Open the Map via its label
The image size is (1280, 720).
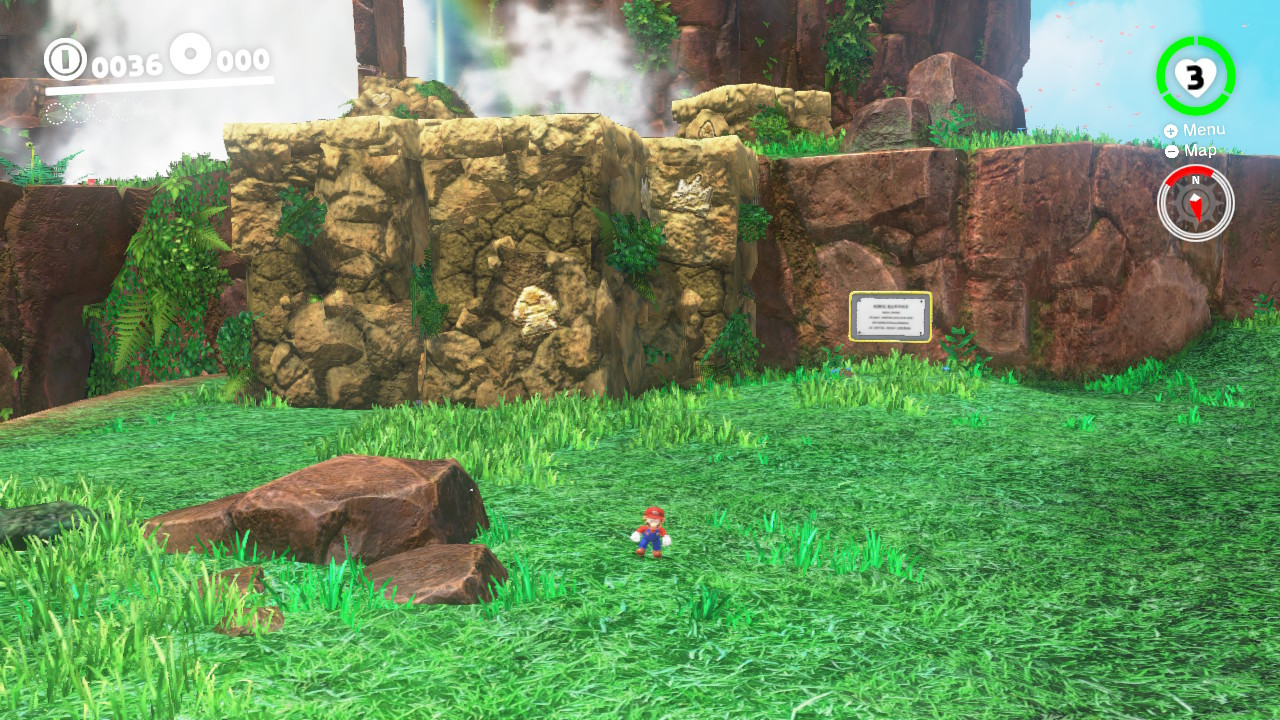[x=1200, y=150]
